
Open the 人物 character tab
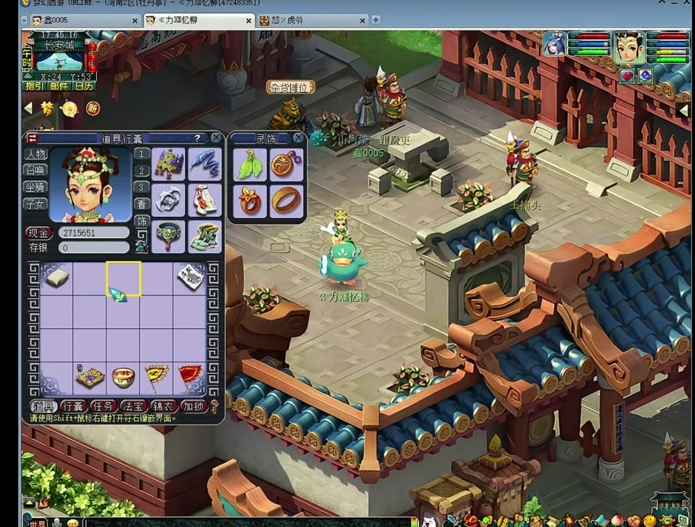click(36, 155)
